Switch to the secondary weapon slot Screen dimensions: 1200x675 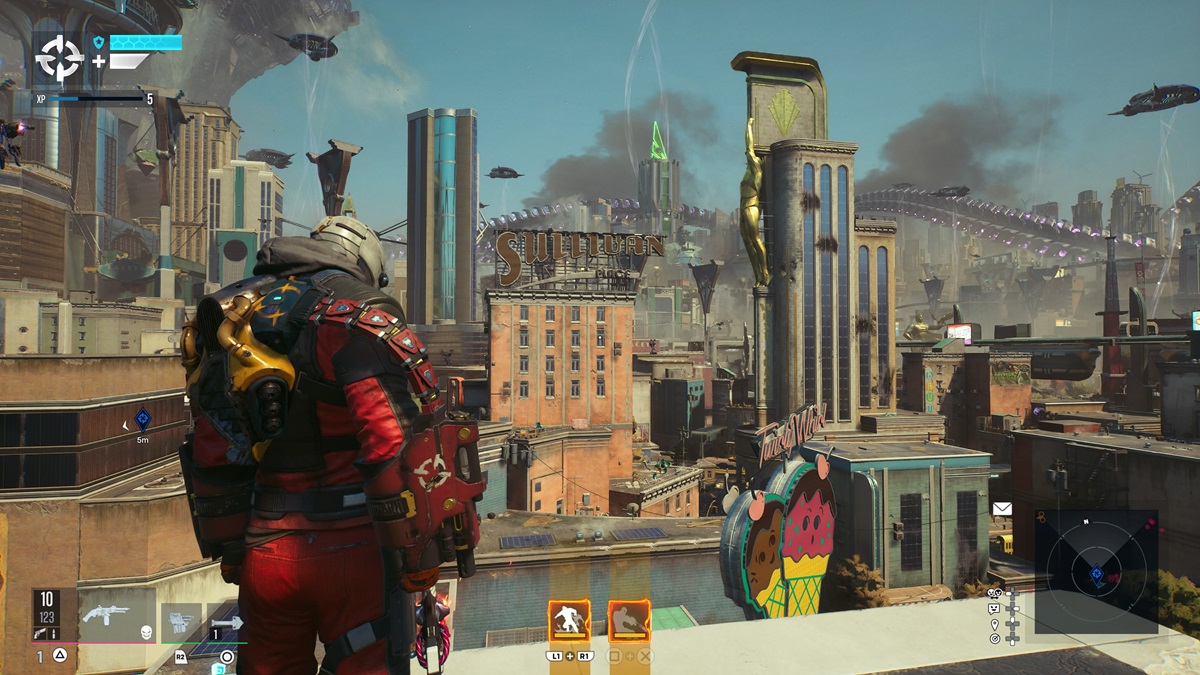click(x=181, y=621)
